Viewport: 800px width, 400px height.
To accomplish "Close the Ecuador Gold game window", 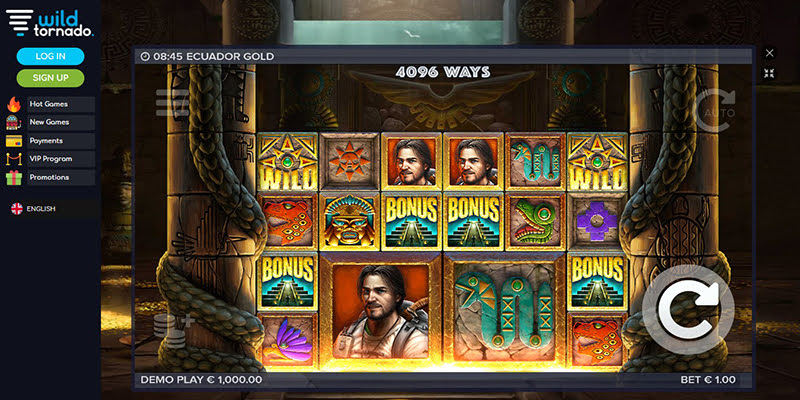I will pos(769,53).
